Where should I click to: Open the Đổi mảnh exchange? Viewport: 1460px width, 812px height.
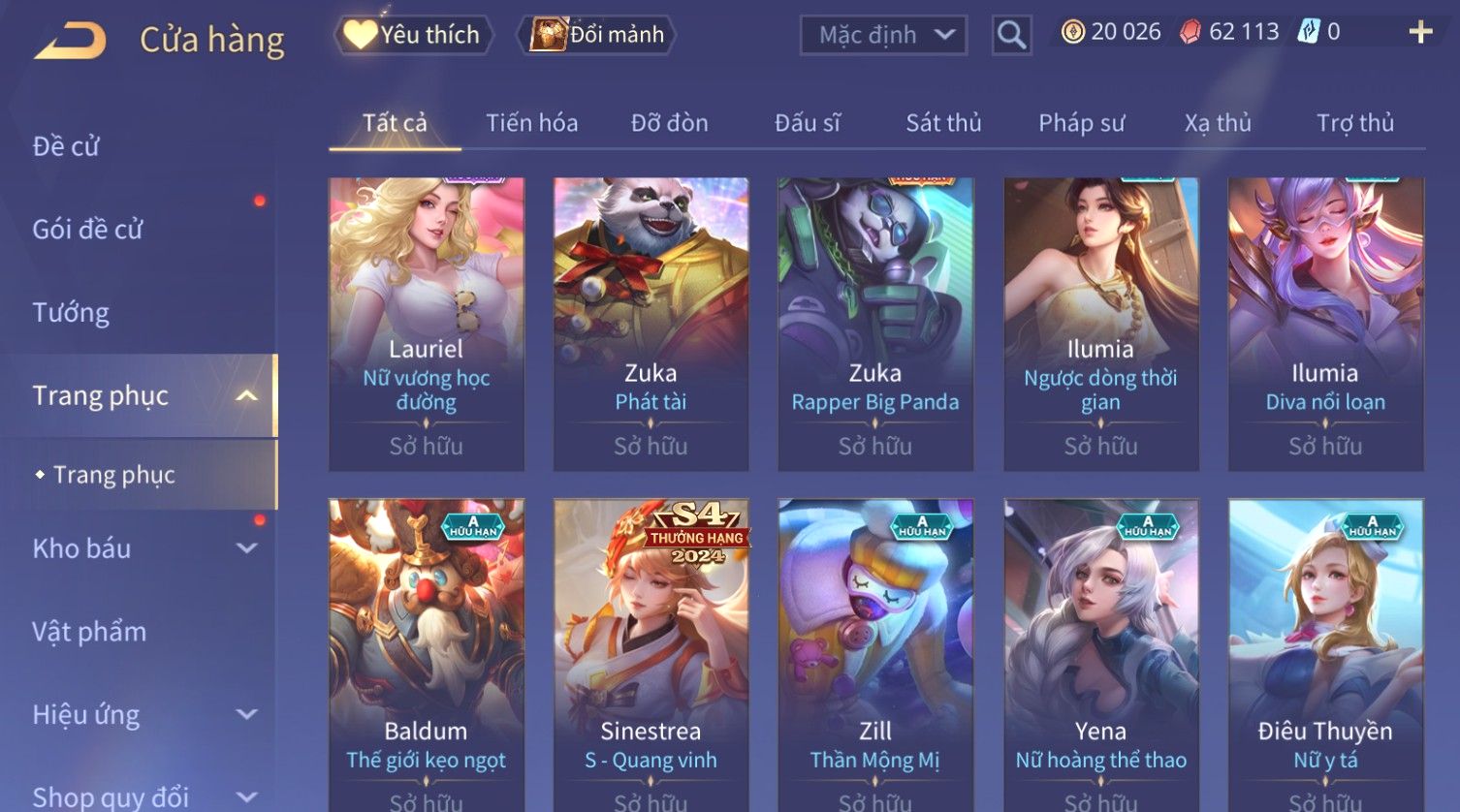[x=599, y=35]
